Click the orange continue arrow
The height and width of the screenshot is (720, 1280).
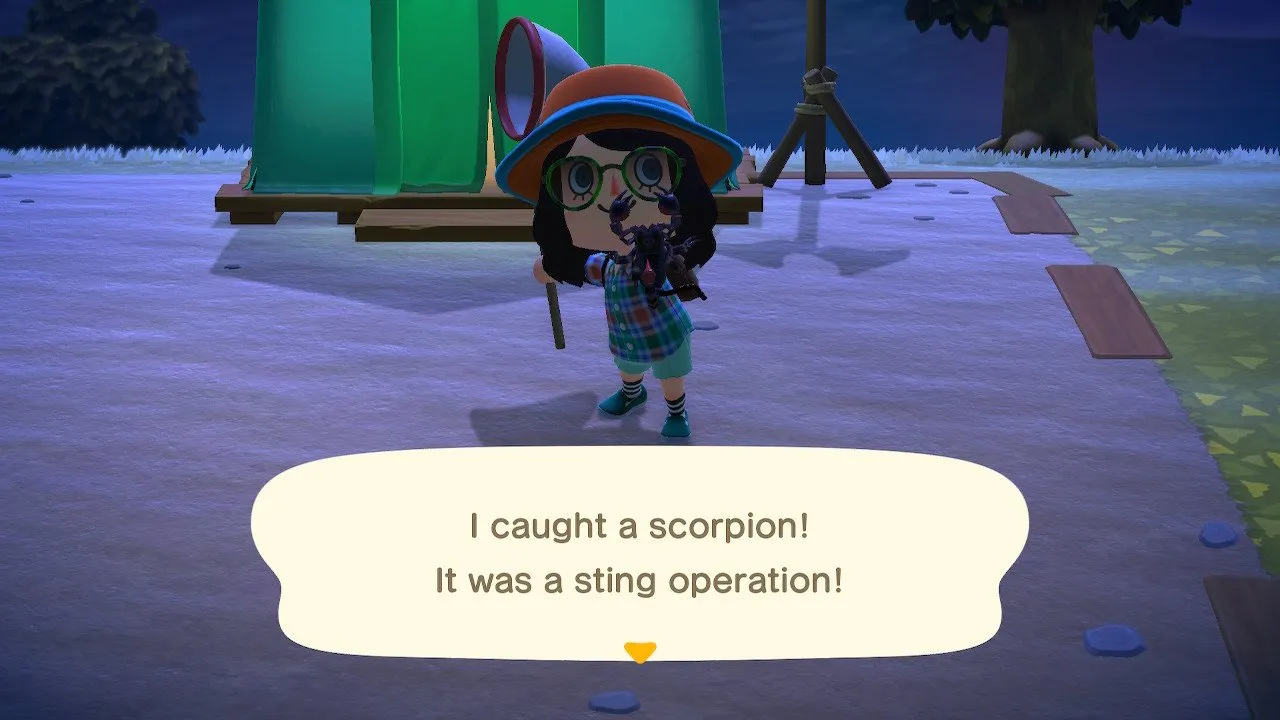[x=640, y=649]
